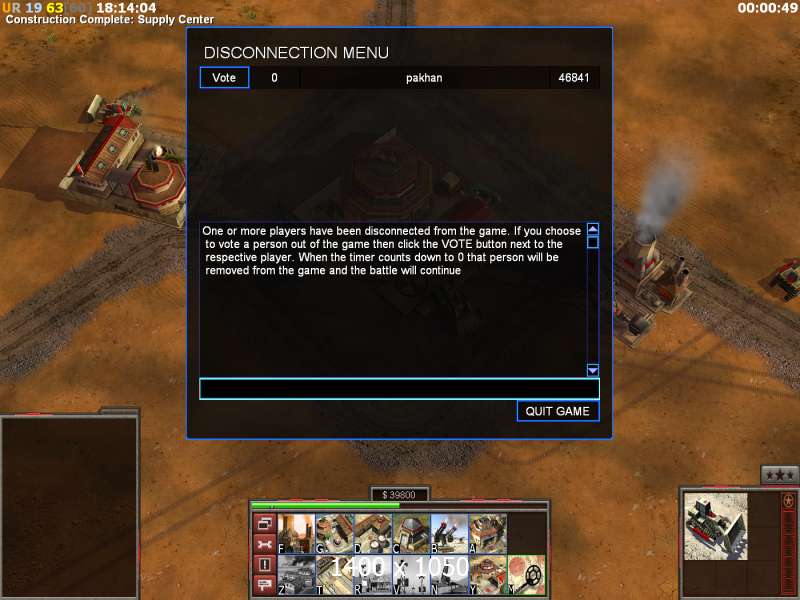This screenshot has height=600, width=800.
Task: Build the structure marked hotkey D
Action: coord(372,533)
